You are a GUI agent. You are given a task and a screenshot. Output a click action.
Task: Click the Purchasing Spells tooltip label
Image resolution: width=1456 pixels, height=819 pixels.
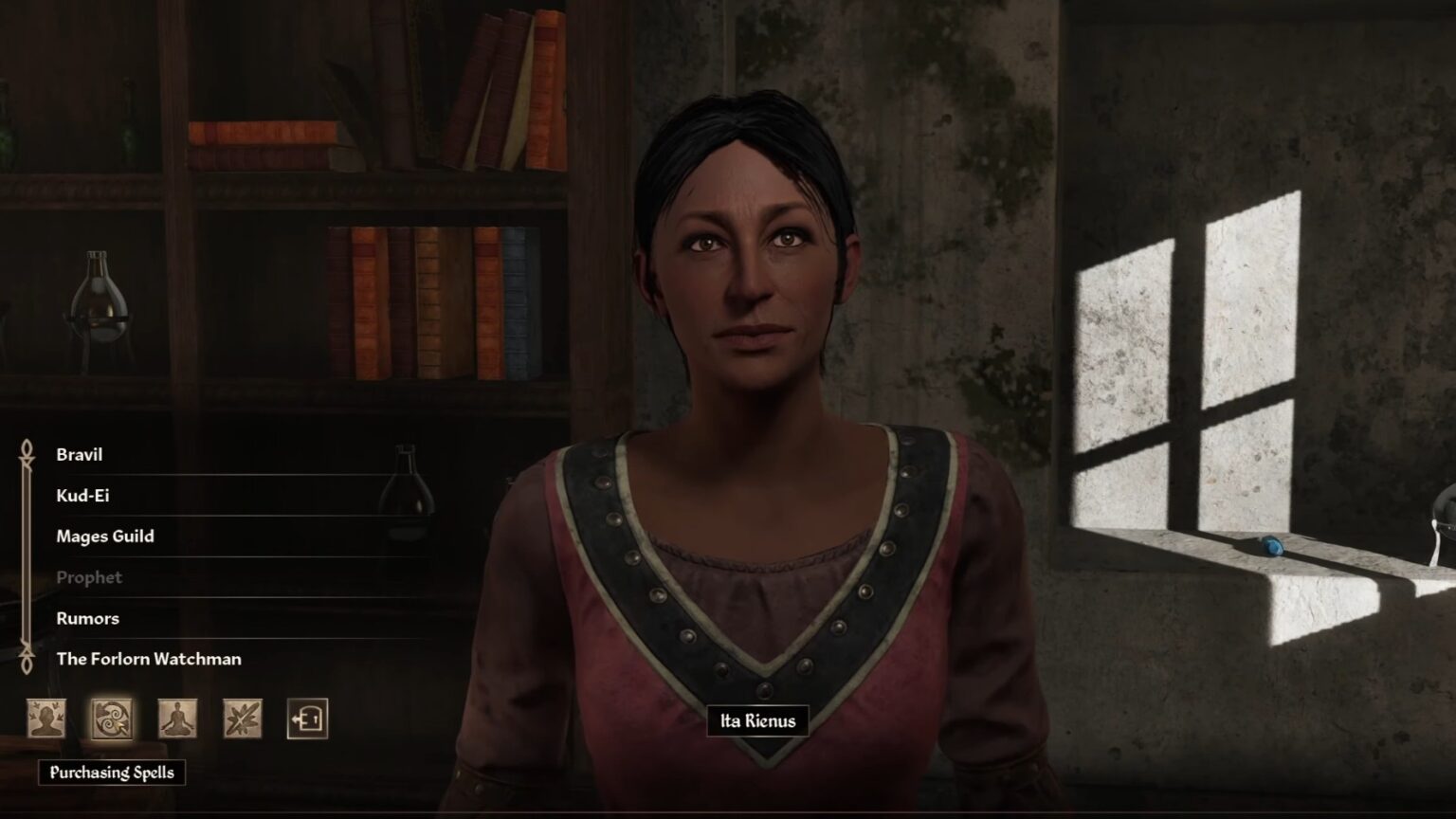point(111,773)
